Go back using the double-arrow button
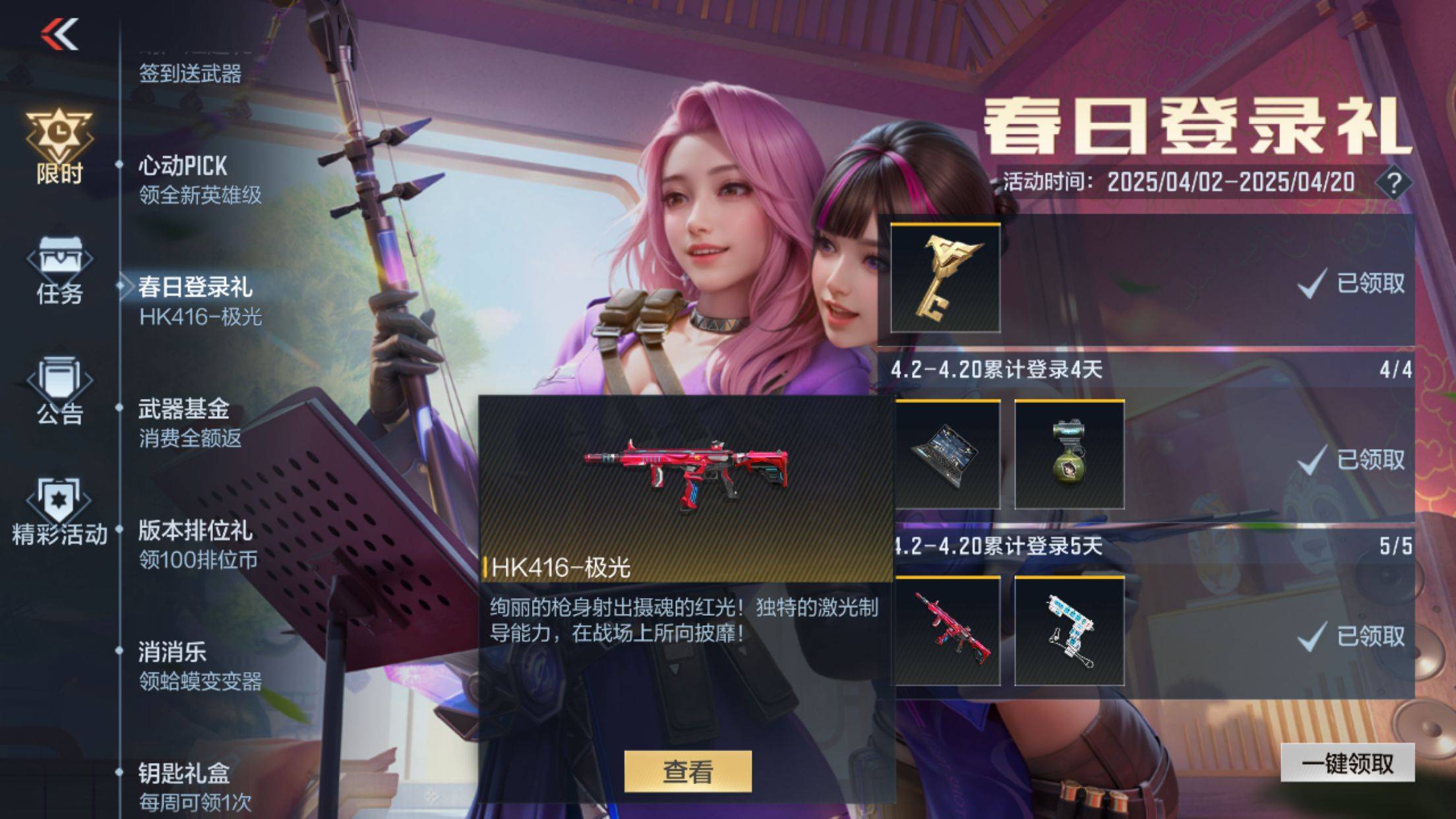This screenshot has width=1456, height=819. coord(60,34)
